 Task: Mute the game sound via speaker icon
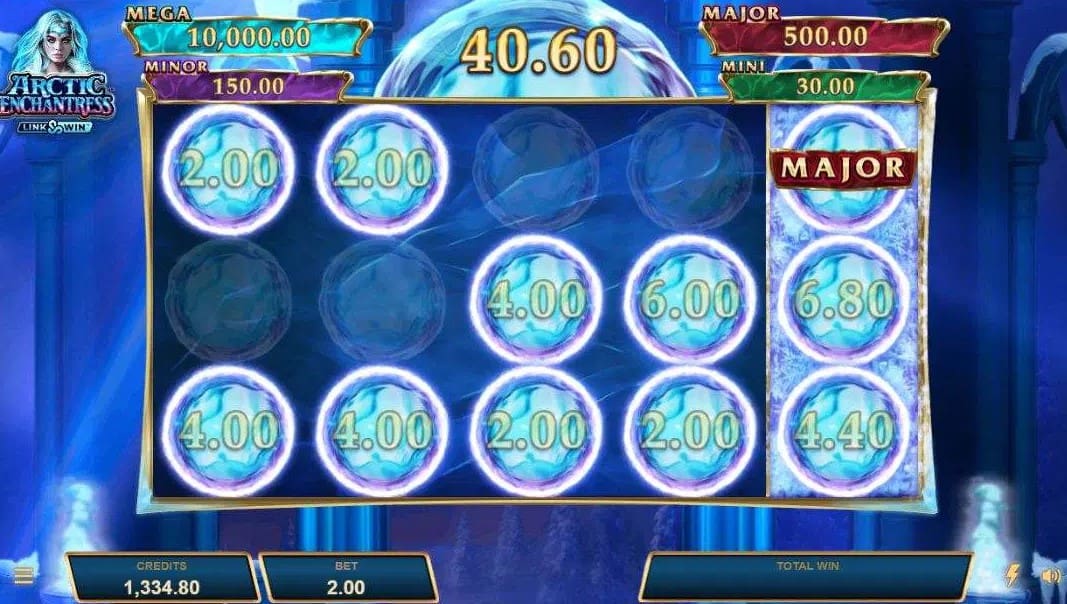coord(1049,576)
